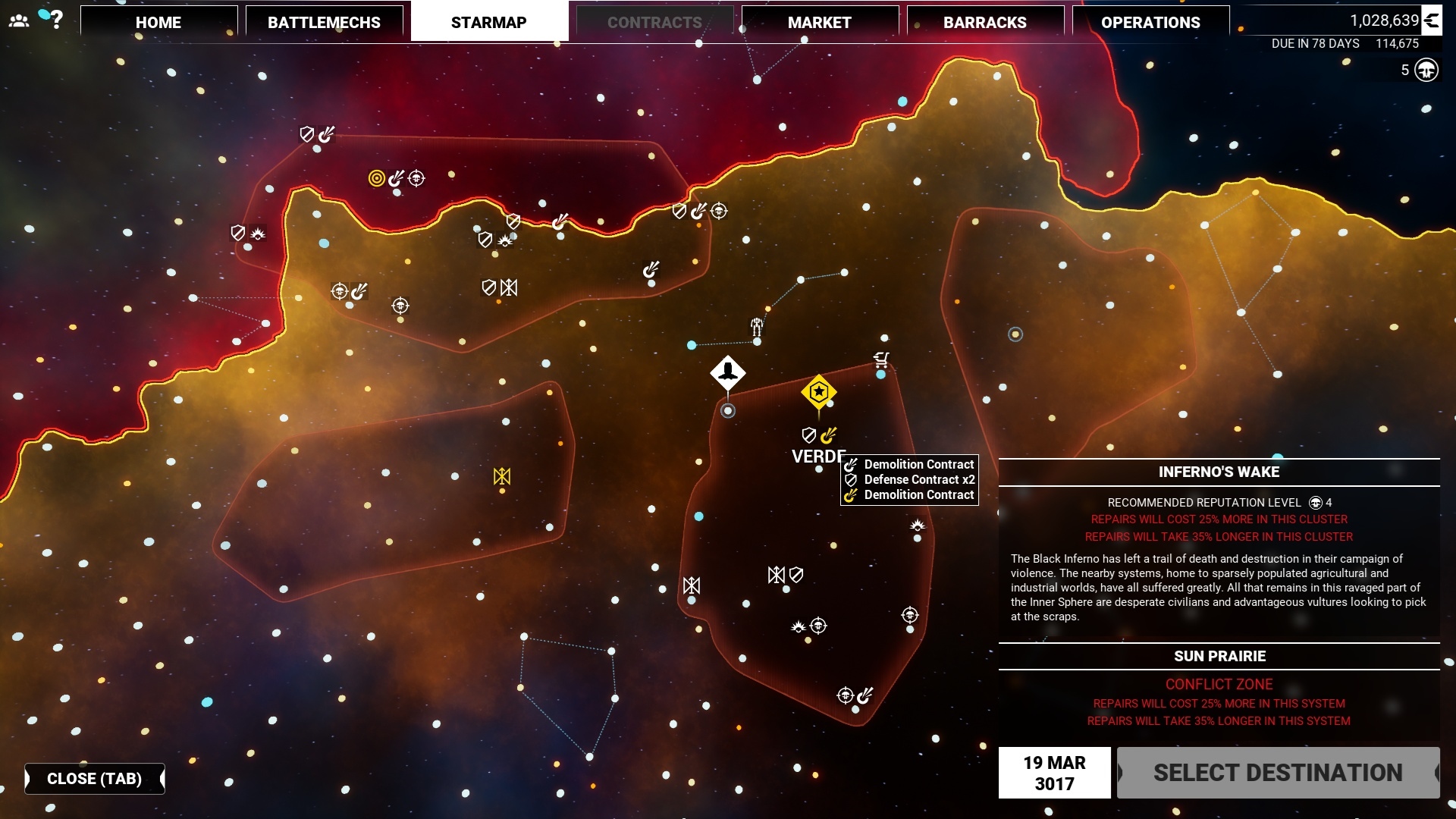Open the co-op players icon
The image size is (1456, 819).
tap(19, 21)
